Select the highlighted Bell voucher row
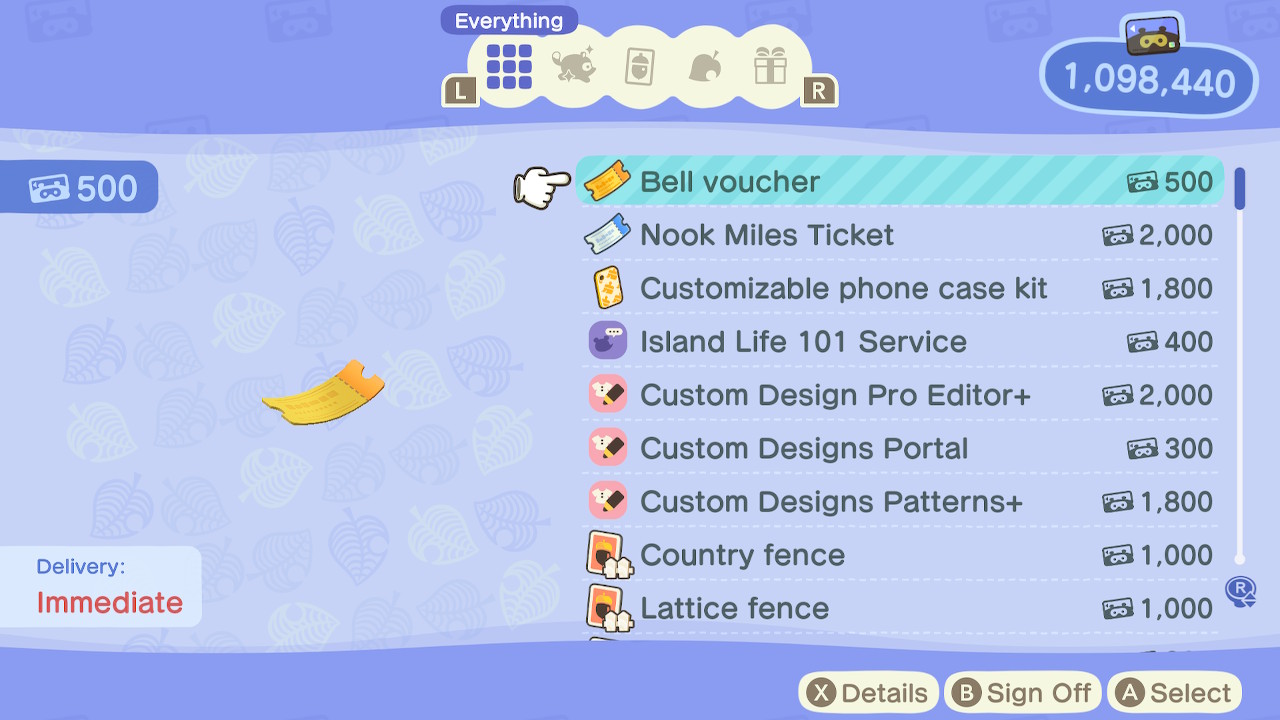1280x720 pixels. 900,182
